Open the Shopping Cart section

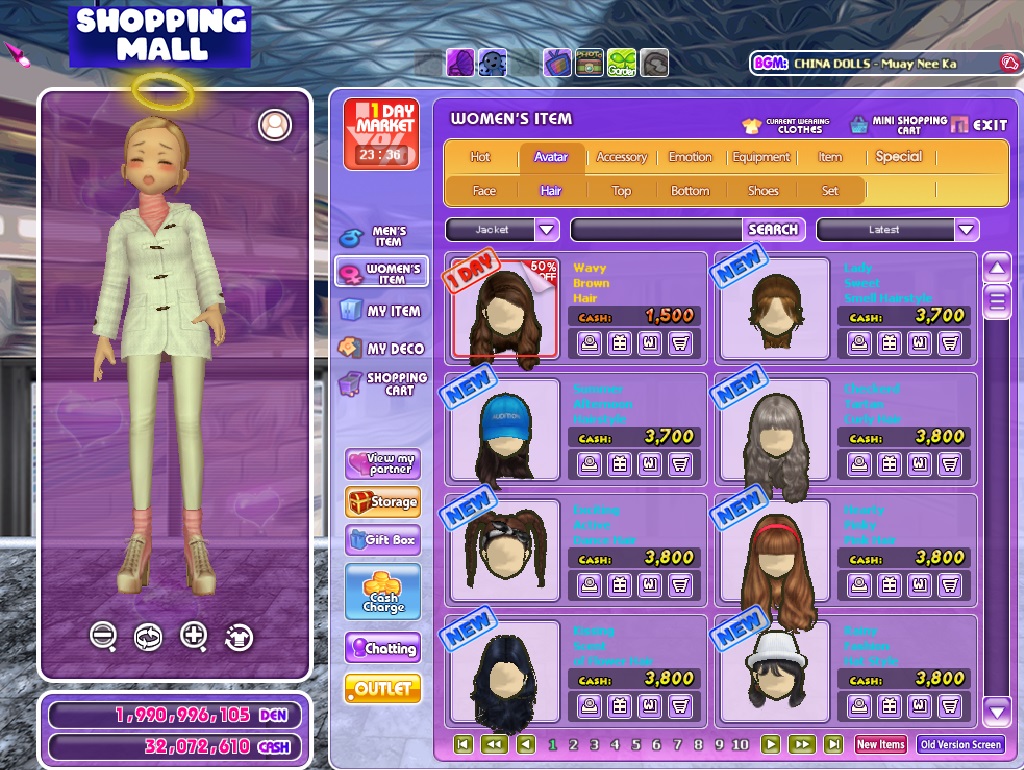click(383, 384)
